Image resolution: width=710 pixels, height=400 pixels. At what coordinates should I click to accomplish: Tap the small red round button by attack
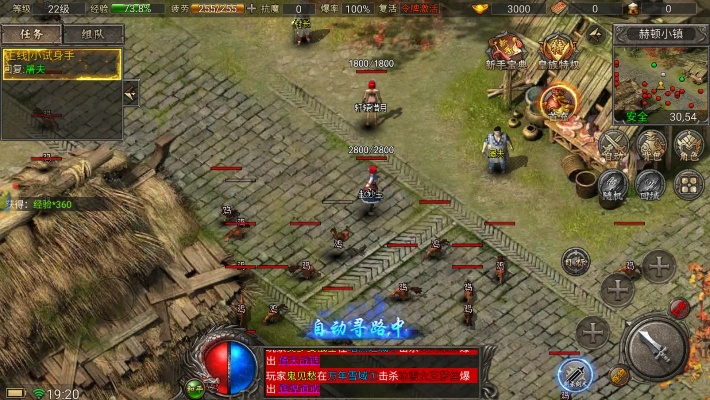point(680,308)
